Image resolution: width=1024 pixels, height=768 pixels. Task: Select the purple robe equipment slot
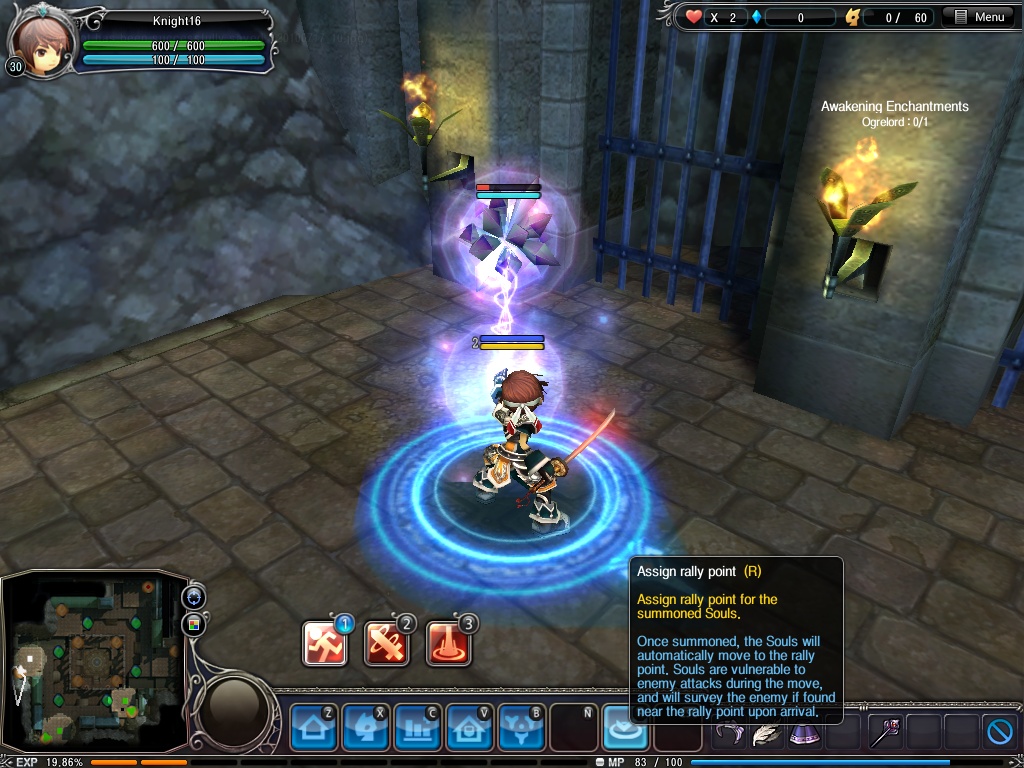(x=805, y=733)
